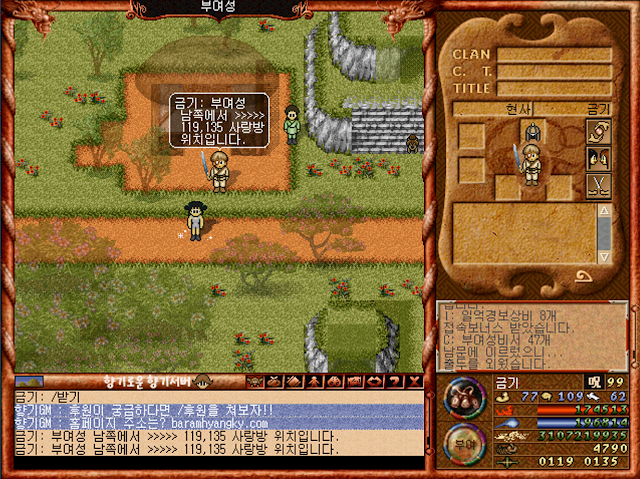The height and width of the screenshot is (479, 640).
Task: Click the X icon on chat toolbar
Action: pos(415,381)
